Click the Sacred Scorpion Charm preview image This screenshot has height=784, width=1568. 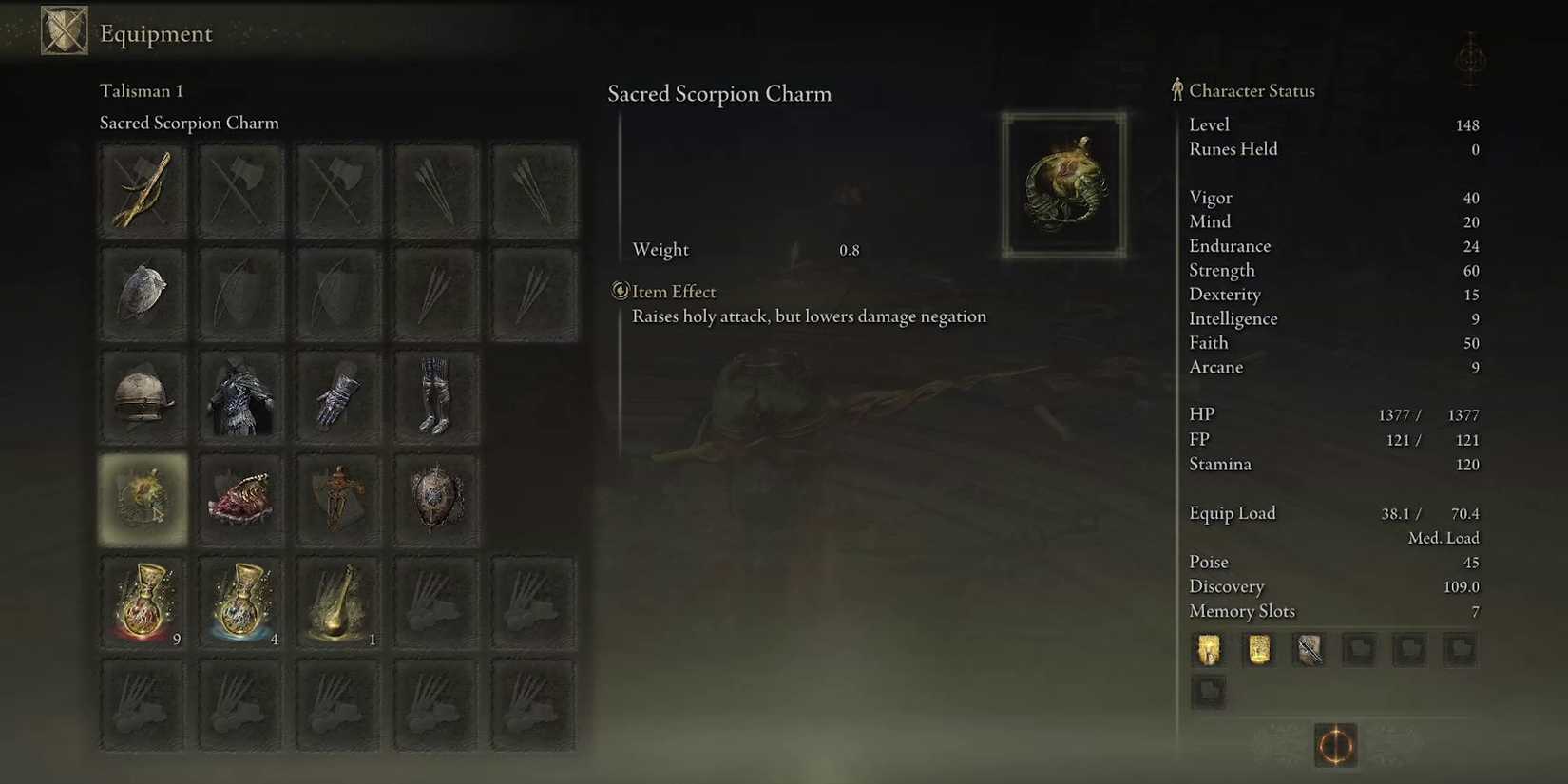click(1063, 182)
